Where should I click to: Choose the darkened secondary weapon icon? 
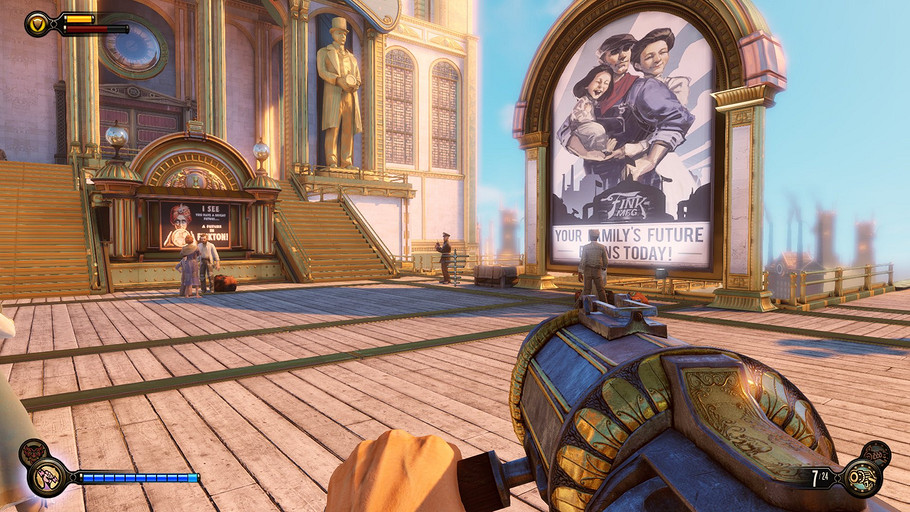click(x=876, y=454)
